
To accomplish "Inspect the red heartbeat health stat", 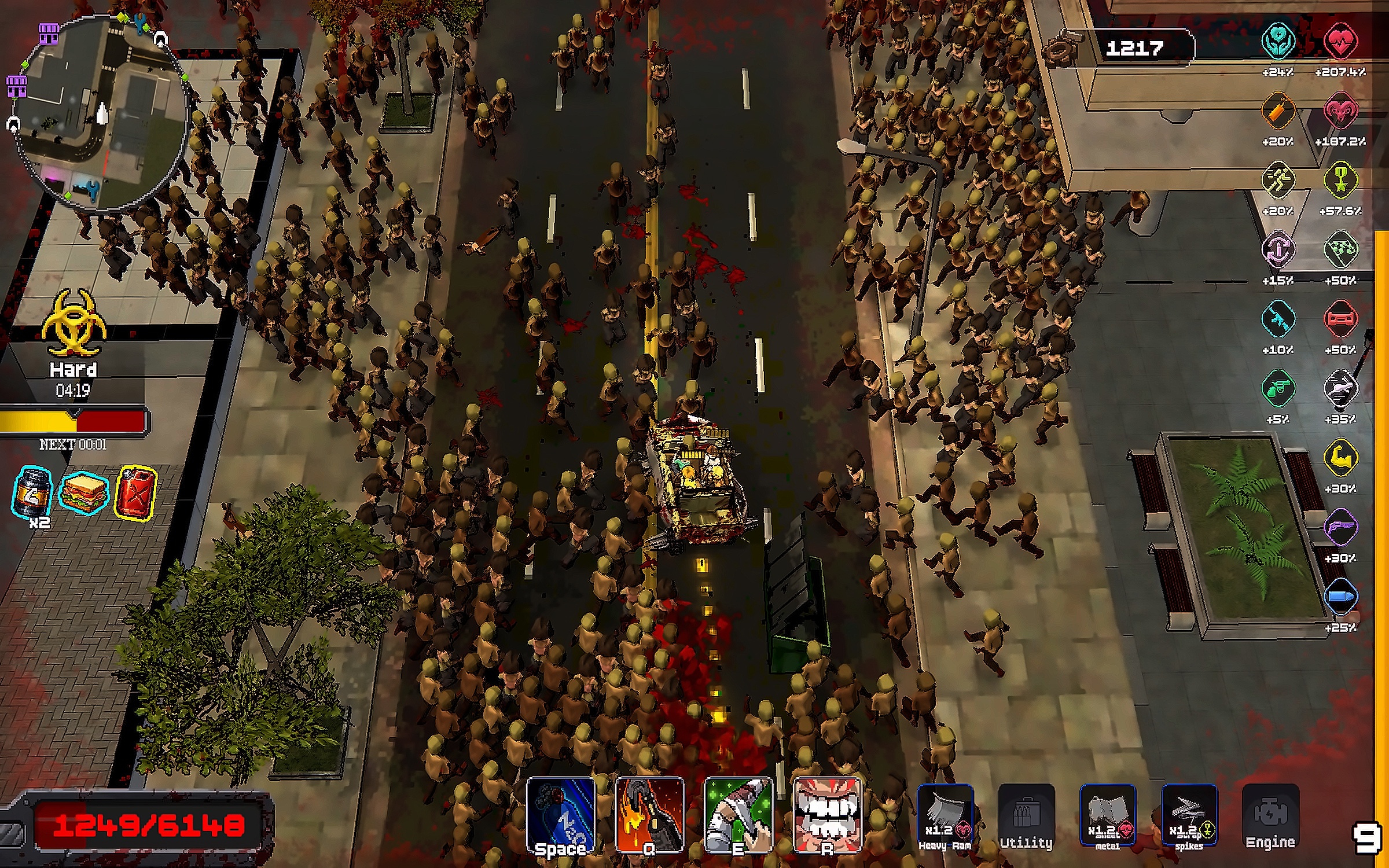I will (x=1340, y=41).
